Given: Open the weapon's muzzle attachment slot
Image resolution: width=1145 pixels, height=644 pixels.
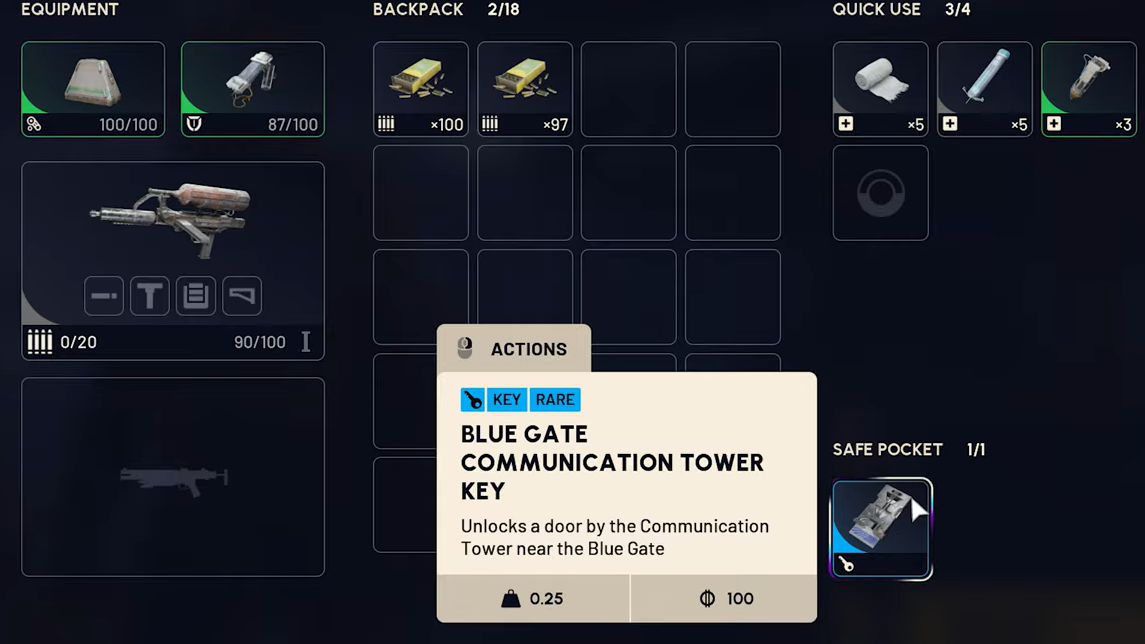Looking at the screenshot, I should point(104,296).
